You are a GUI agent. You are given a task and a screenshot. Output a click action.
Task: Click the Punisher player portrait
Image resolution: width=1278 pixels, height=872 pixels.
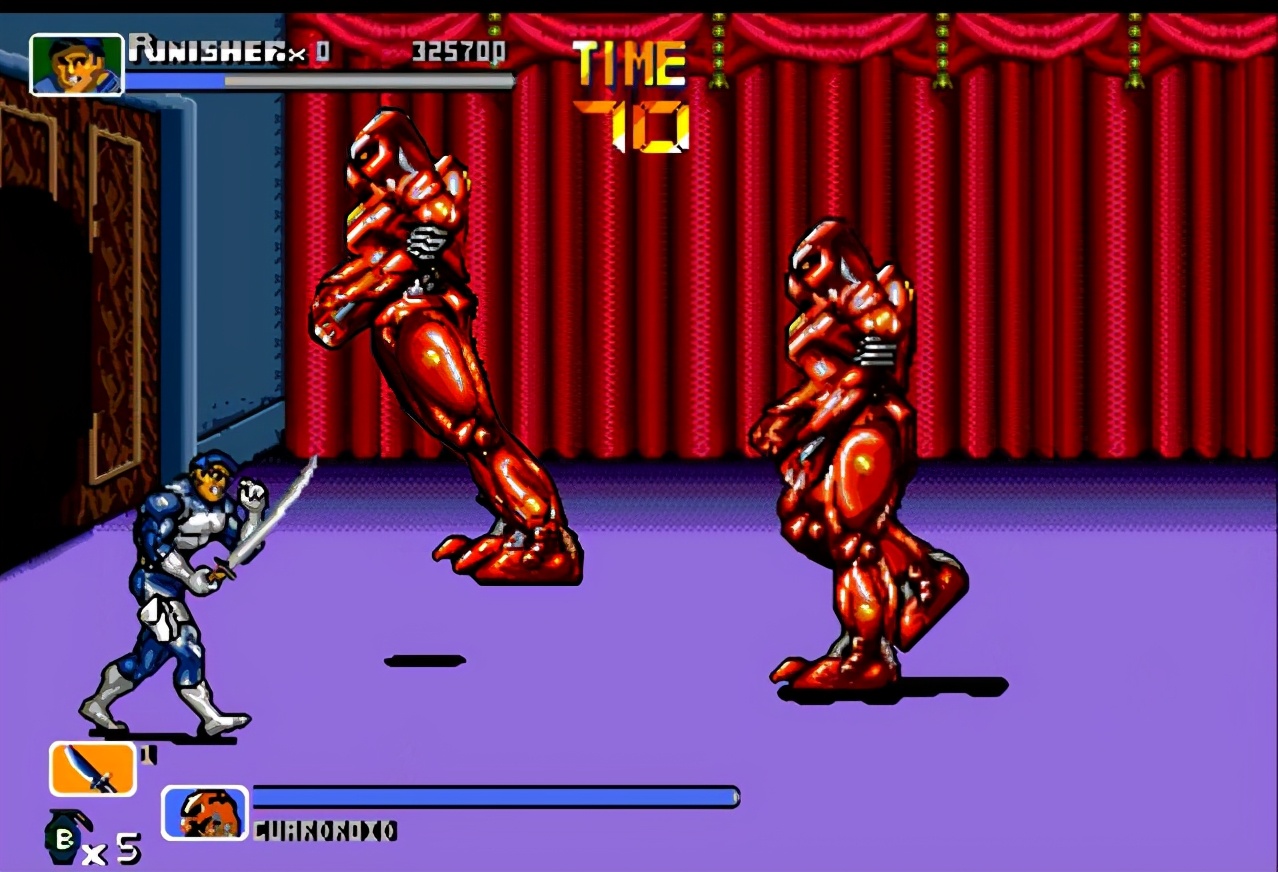(76, 65)
